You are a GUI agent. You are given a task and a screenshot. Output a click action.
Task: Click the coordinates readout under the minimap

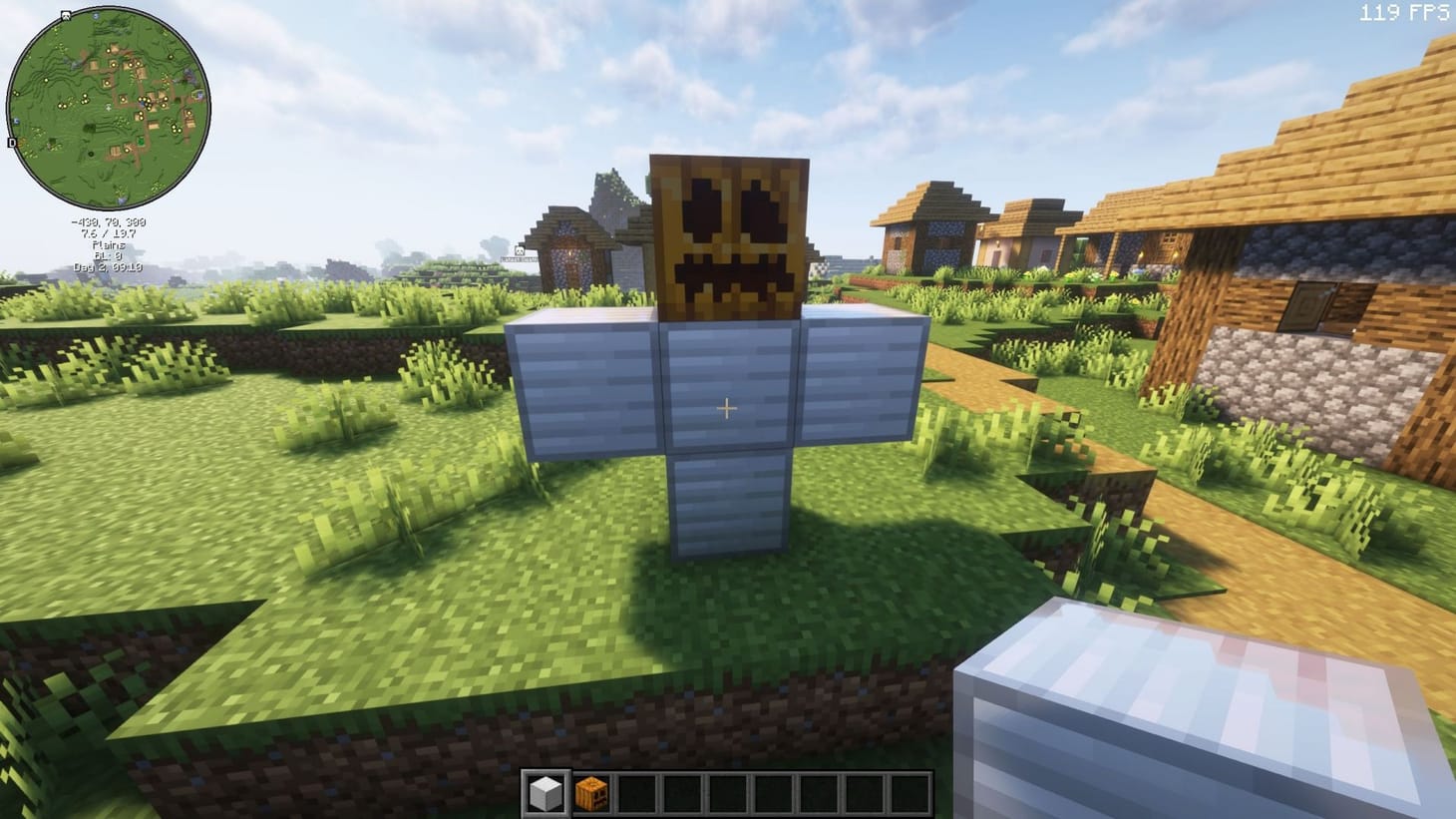point(109,223)
